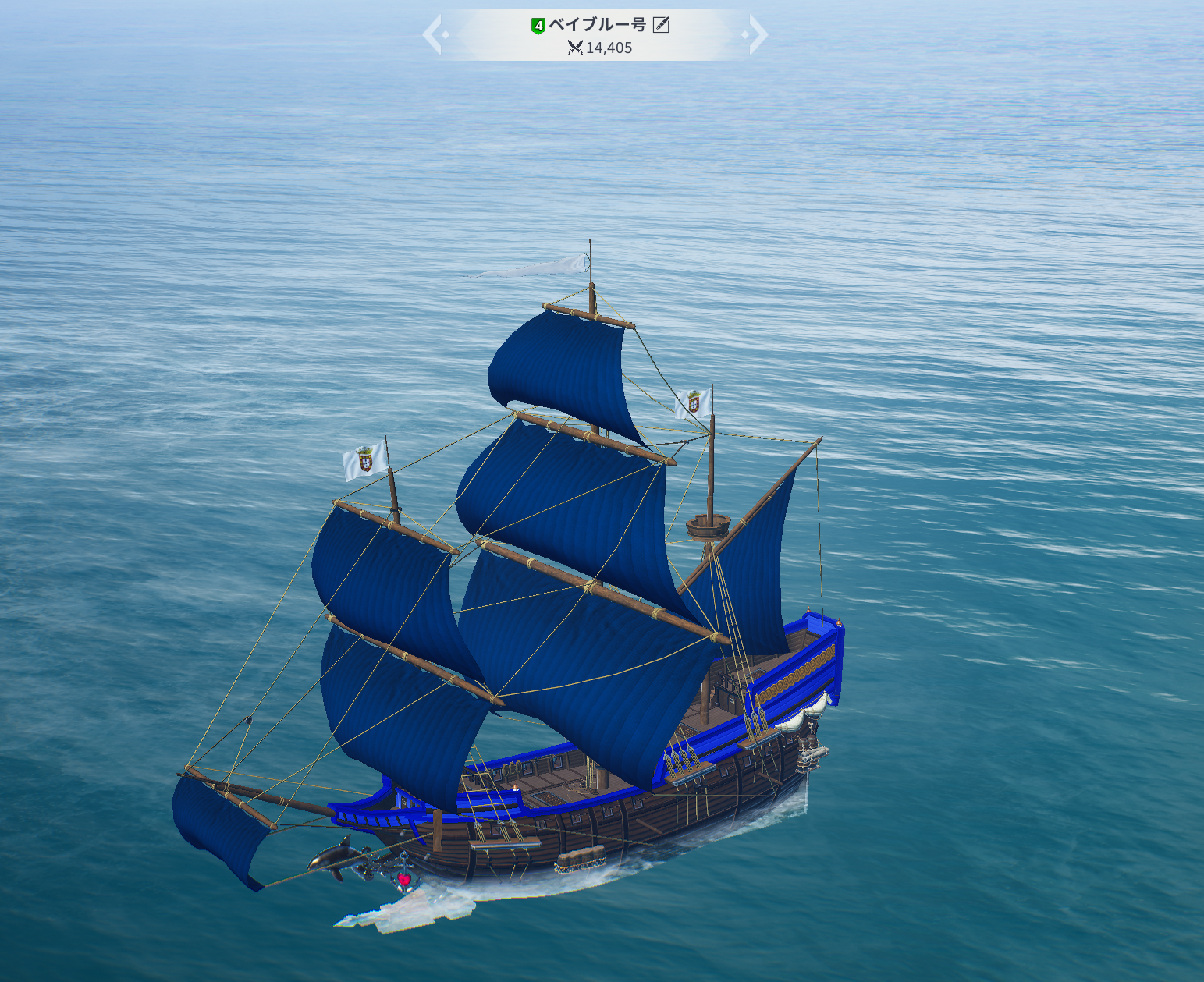Switch to the previous ship with left arrow
Image resolution: width=1204 pixels, height=982 pixels.
[433, 35]
